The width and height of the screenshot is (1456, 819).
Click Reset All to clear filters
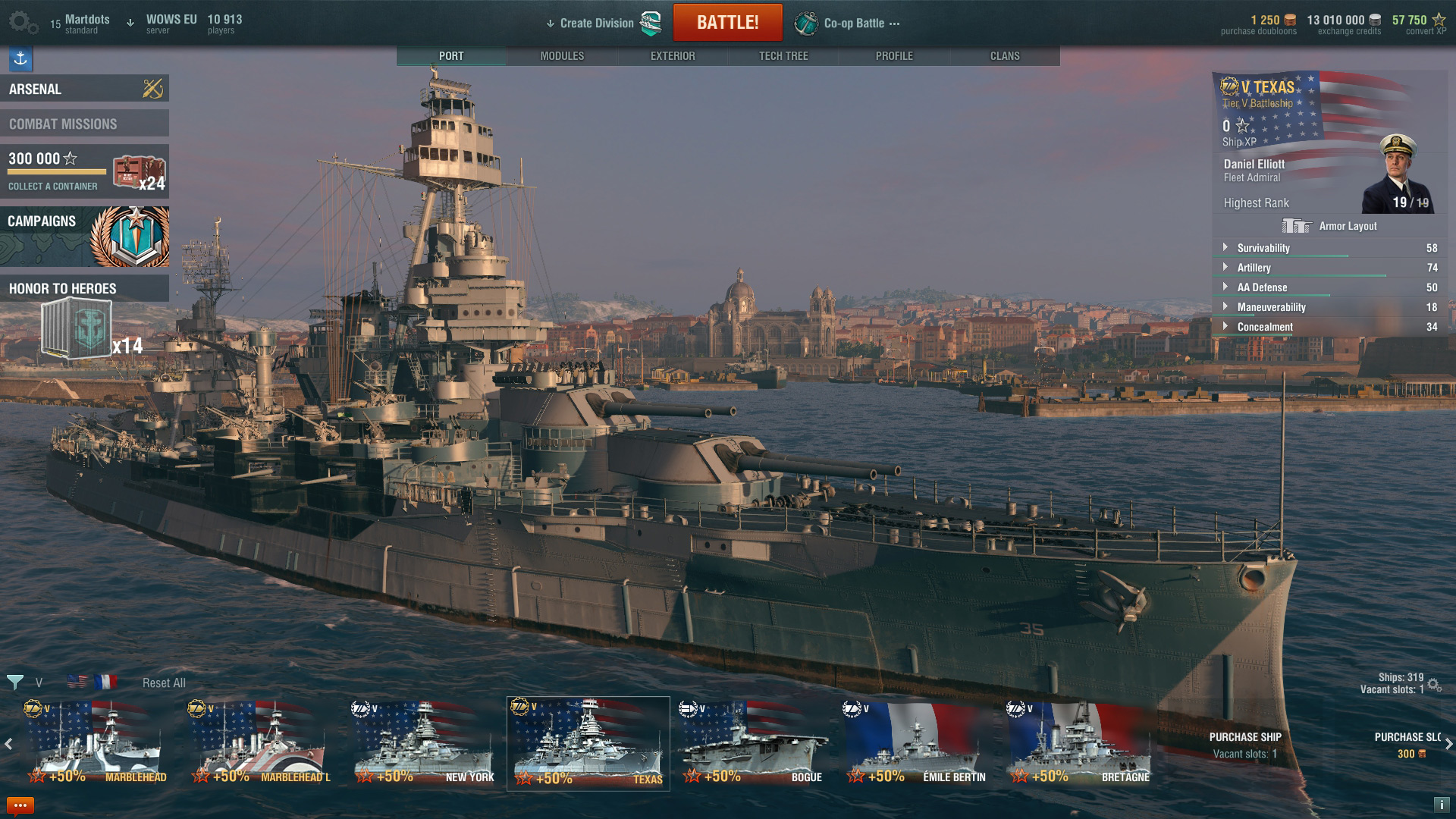click(x=164, y=682)
